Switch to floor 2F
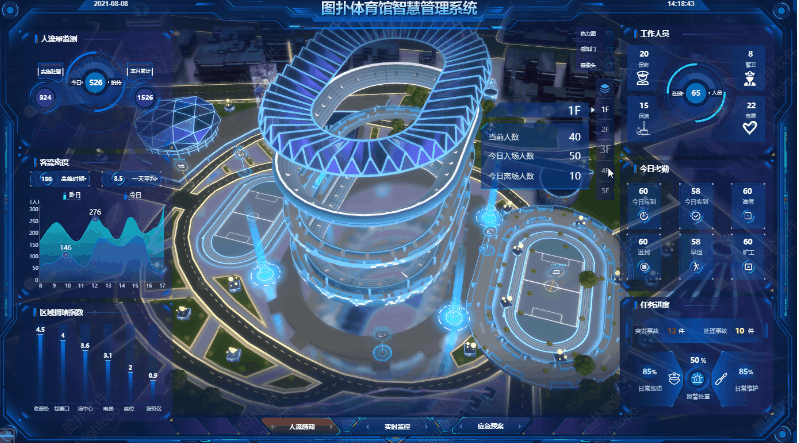Image resolution: width=799 pixels, height=443 pixels. point(605,129)
